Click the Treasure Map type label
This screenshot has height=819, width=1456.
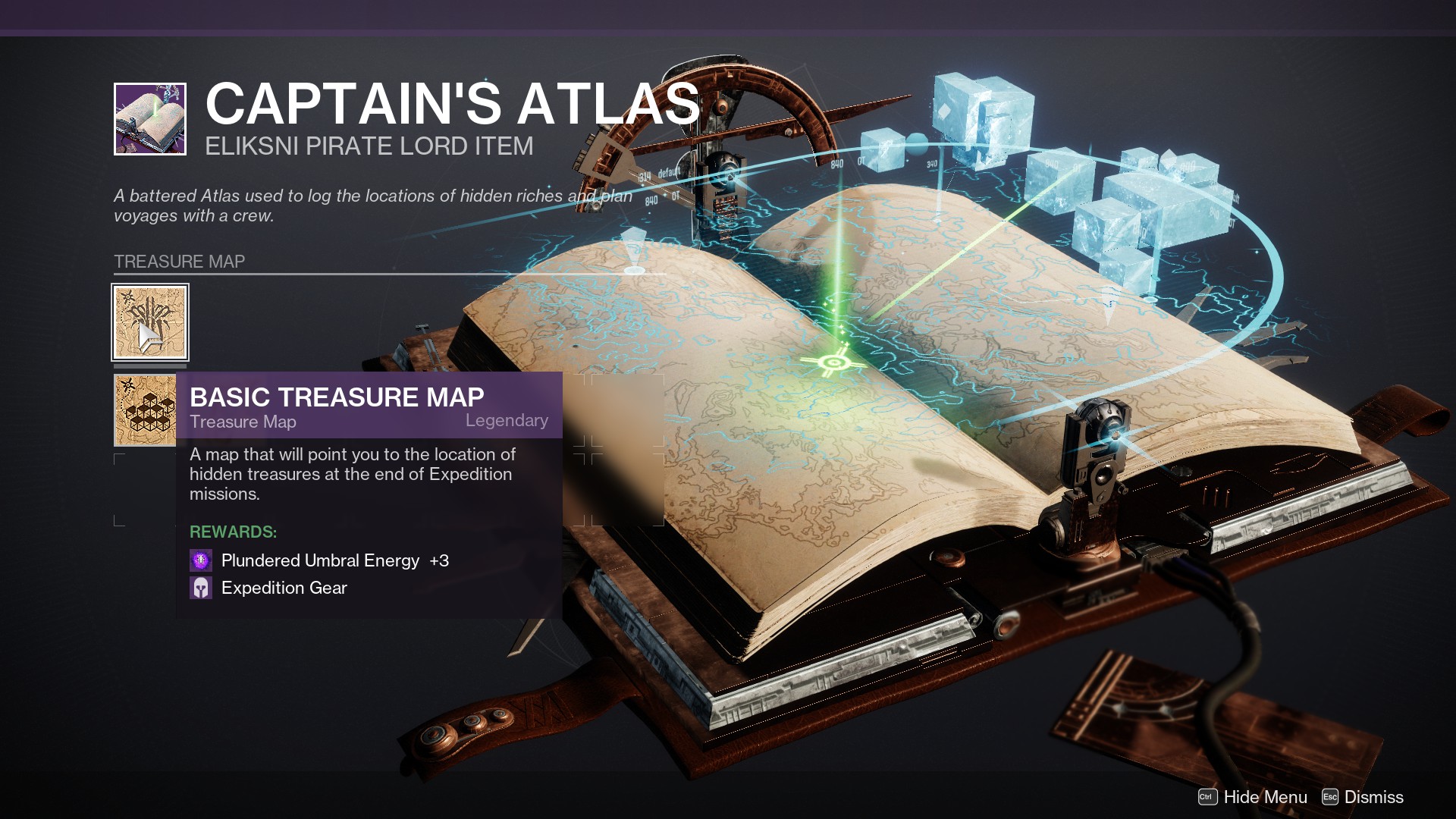(243, 422)
